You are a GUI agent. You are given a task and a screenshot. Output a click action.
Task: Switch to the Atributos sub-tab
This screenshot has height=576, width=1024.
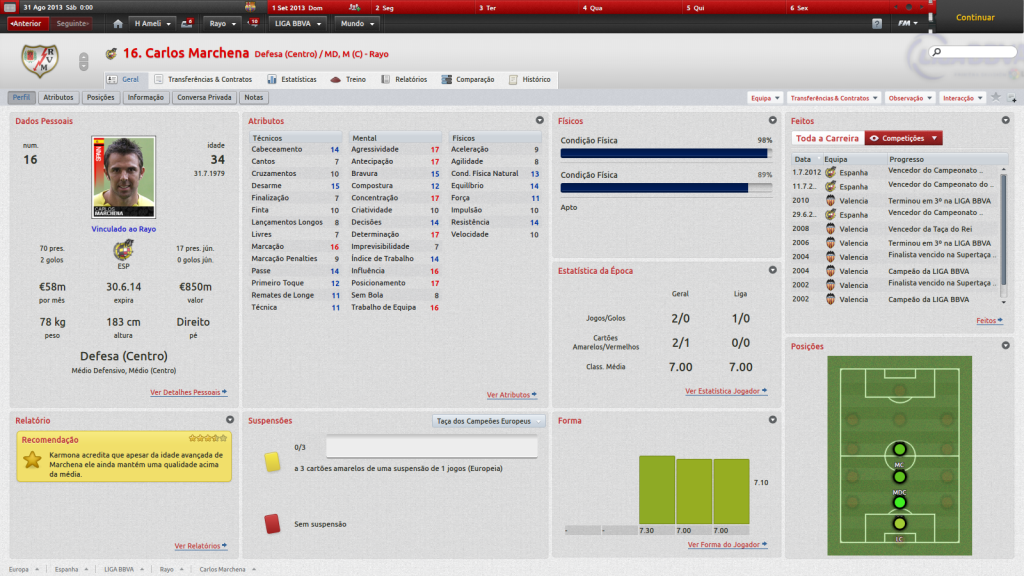58,98
